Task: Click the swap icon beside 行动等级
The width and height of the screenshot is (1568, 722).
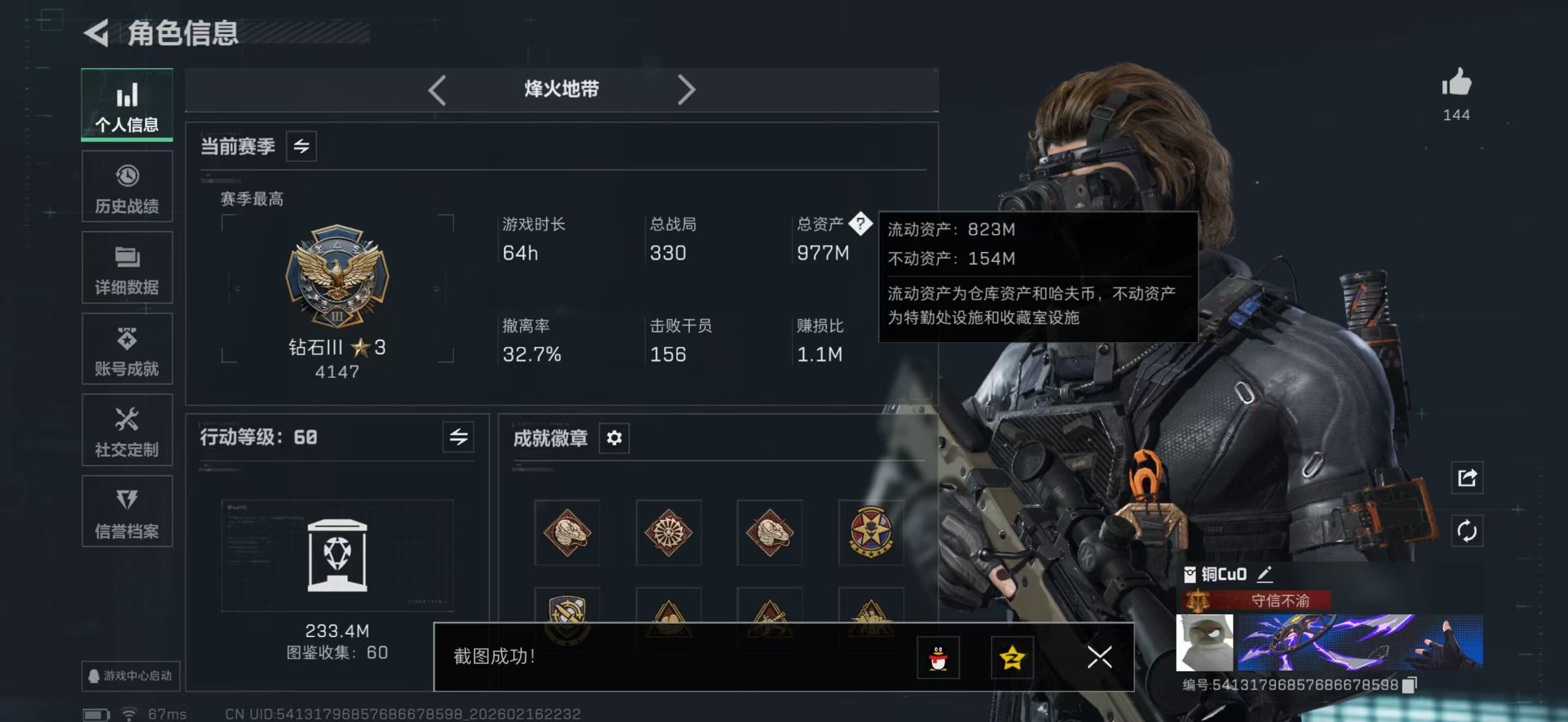Action: point(460,437)
